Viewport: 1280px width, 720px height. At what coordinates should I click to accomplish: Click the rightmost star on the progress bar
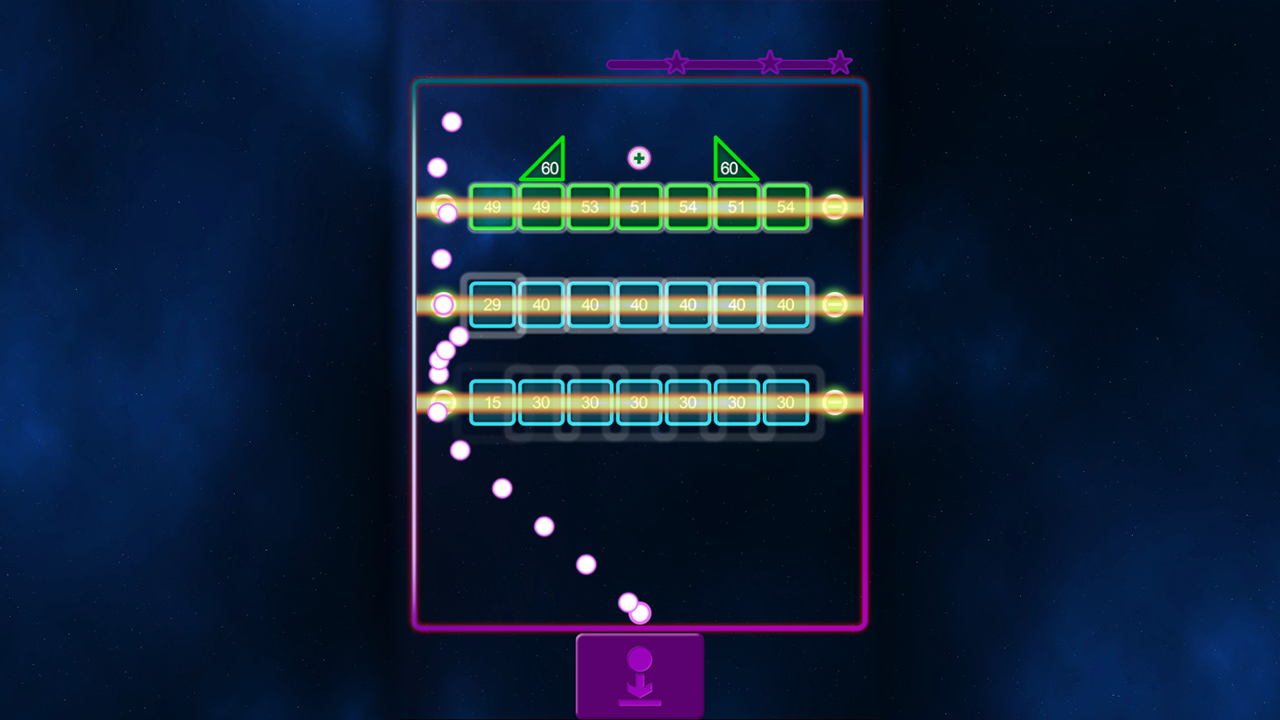click(840, 62)
